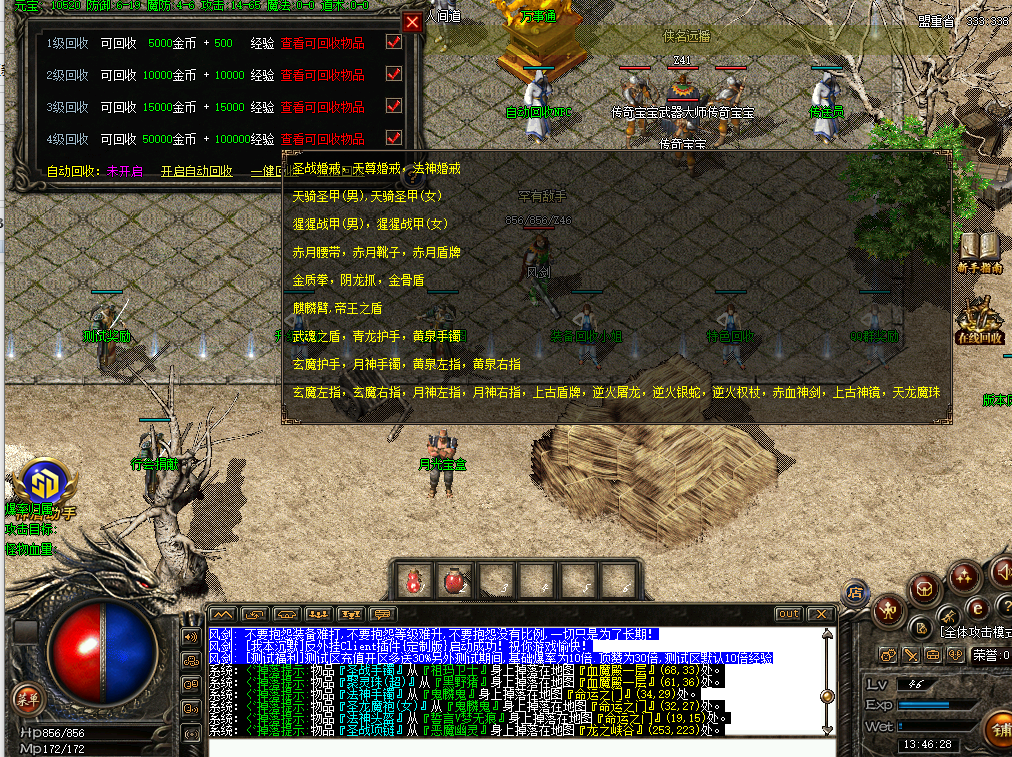Toggle the 4级回收 checkbox
The height and width of the screenshot is (757, 1012).
coord(394,138)
